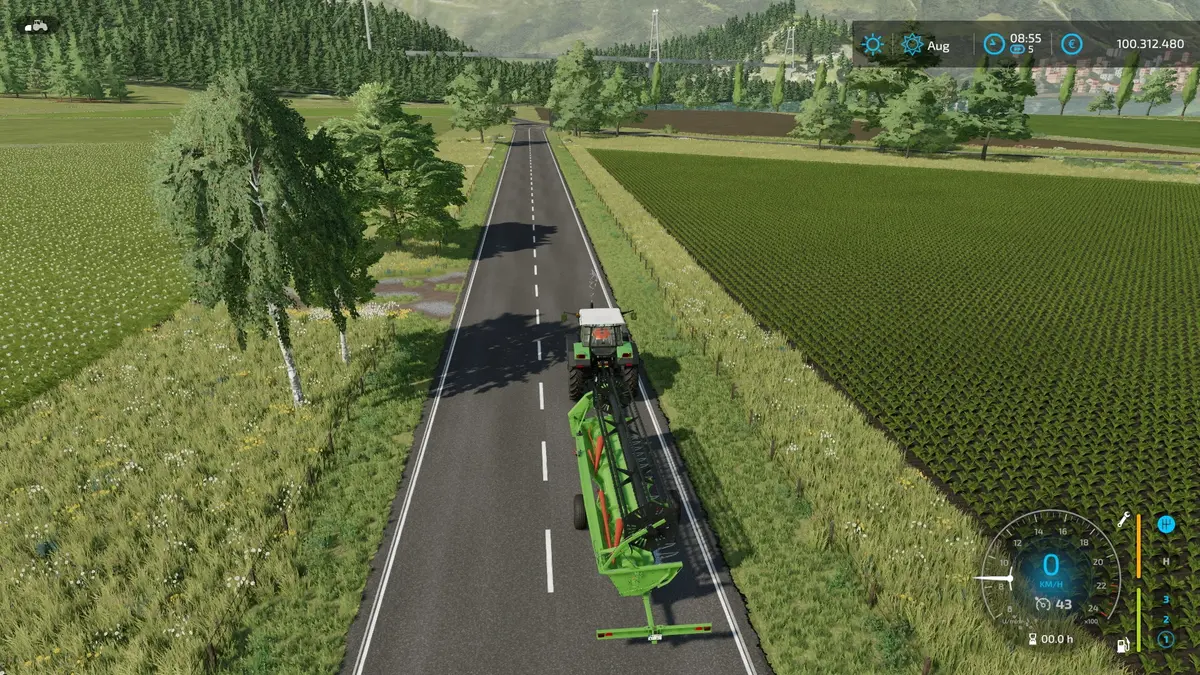
Task: Select the wrench vehicle damage icon
Action: 1124,520
